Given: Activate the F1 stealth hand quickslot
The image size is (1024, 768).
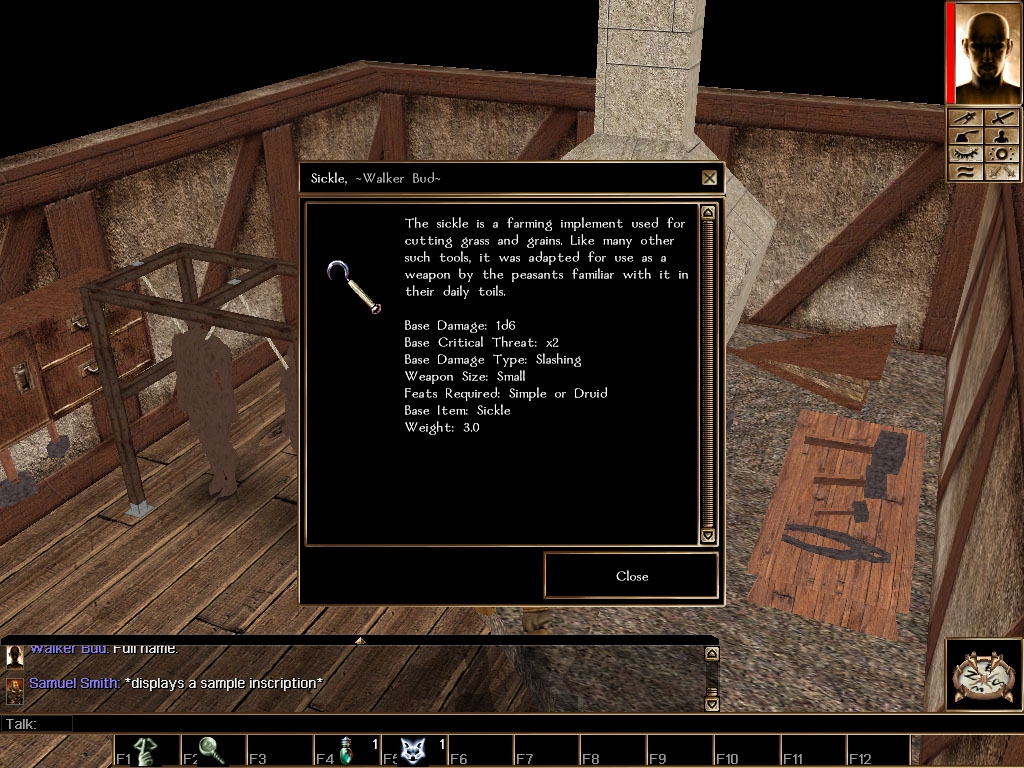Looking at the screenshot, I should tap(146, 751).
